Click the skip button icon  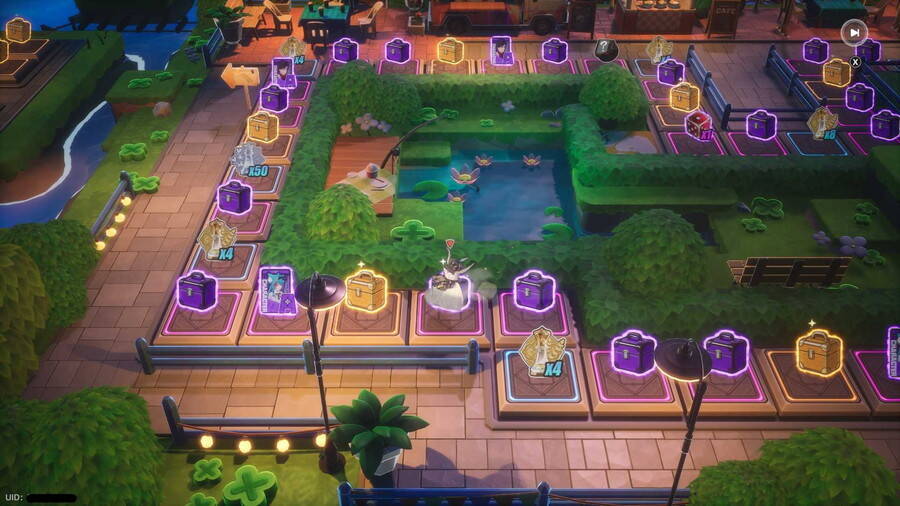[x=853, y=32]
